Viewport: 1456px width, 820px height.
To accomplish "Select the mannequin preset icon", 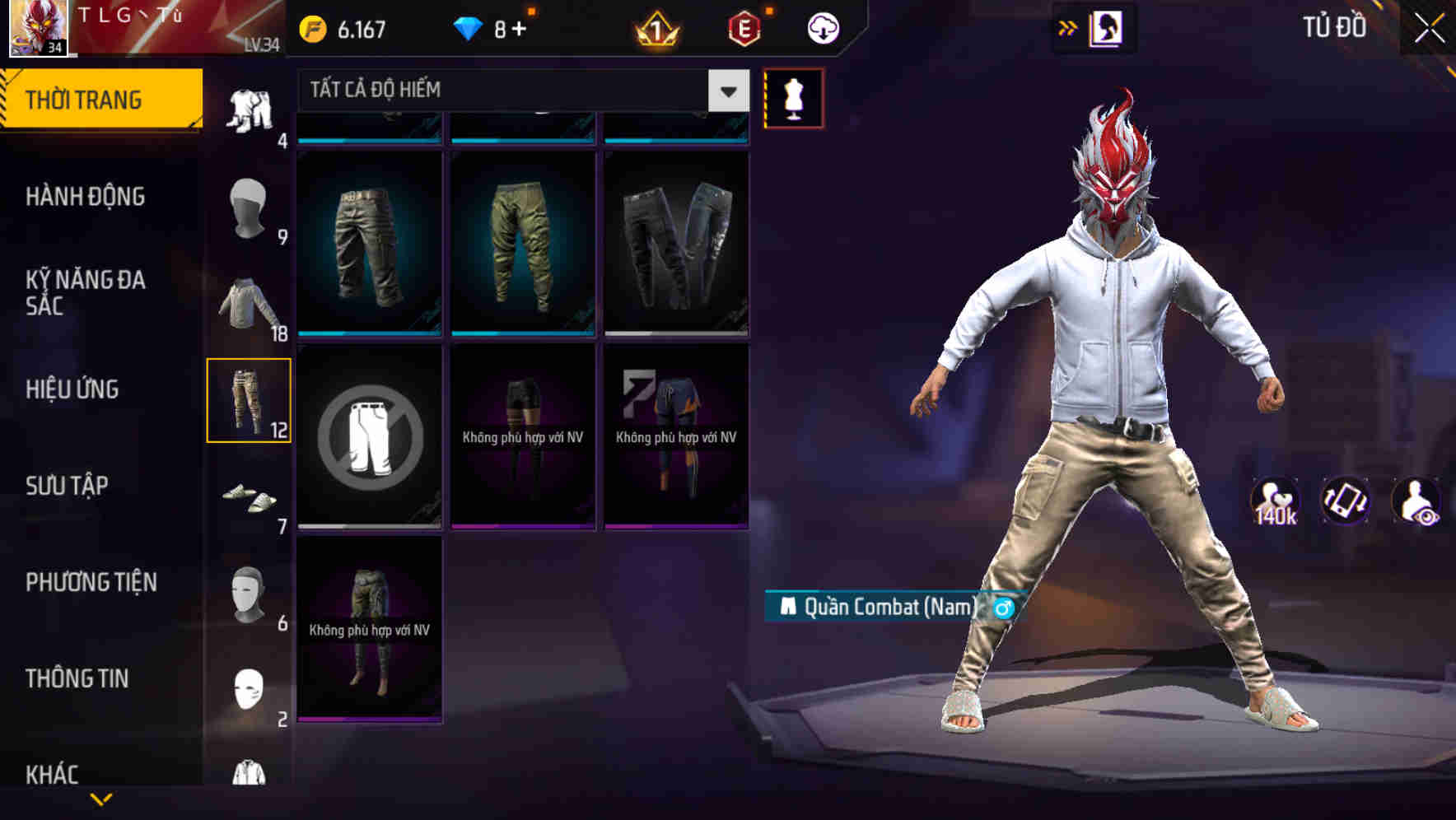I will pyautogui.click(x=793, y=97).
